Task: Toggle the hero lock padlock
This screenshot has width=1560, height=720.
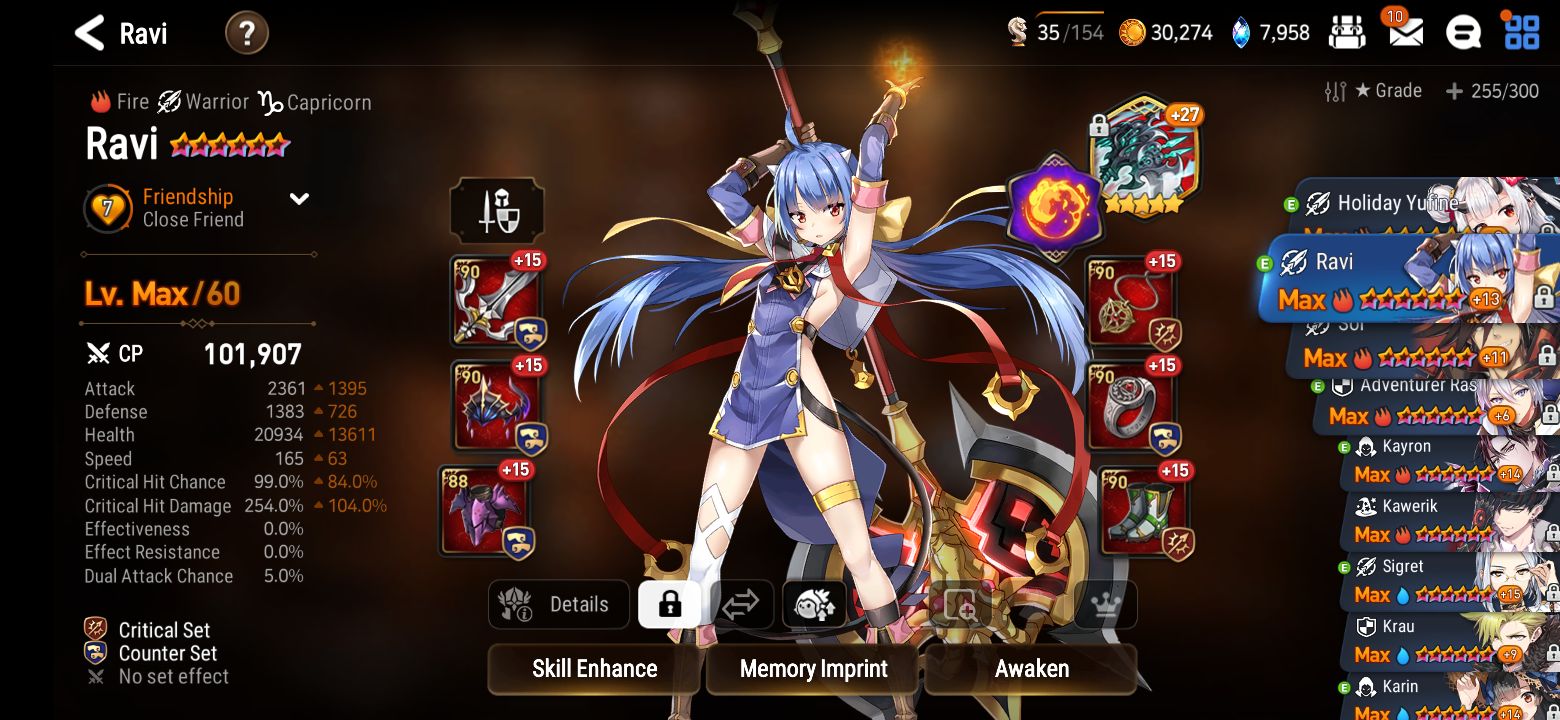Action: tap(668, 604)
